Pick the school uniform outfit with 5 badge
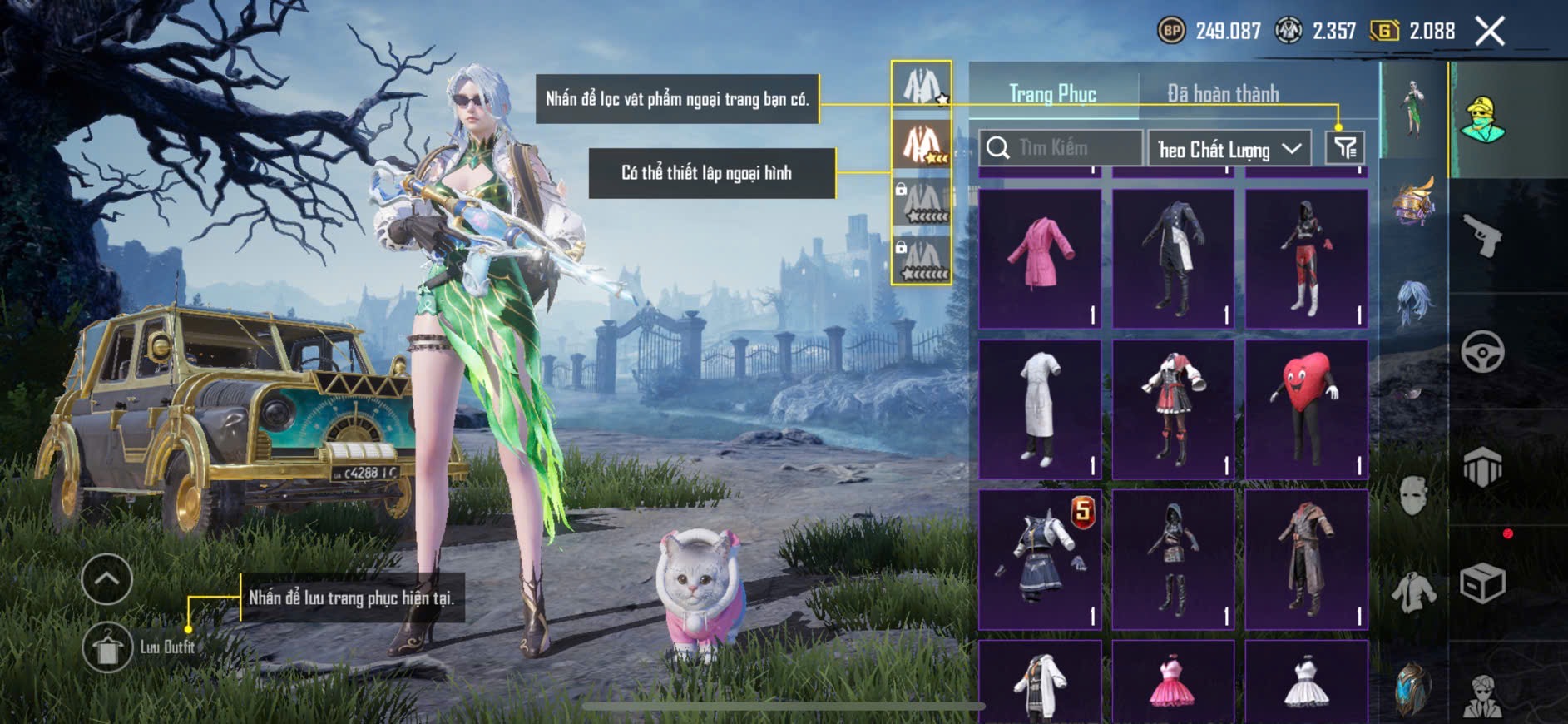 pos(1040,558)
